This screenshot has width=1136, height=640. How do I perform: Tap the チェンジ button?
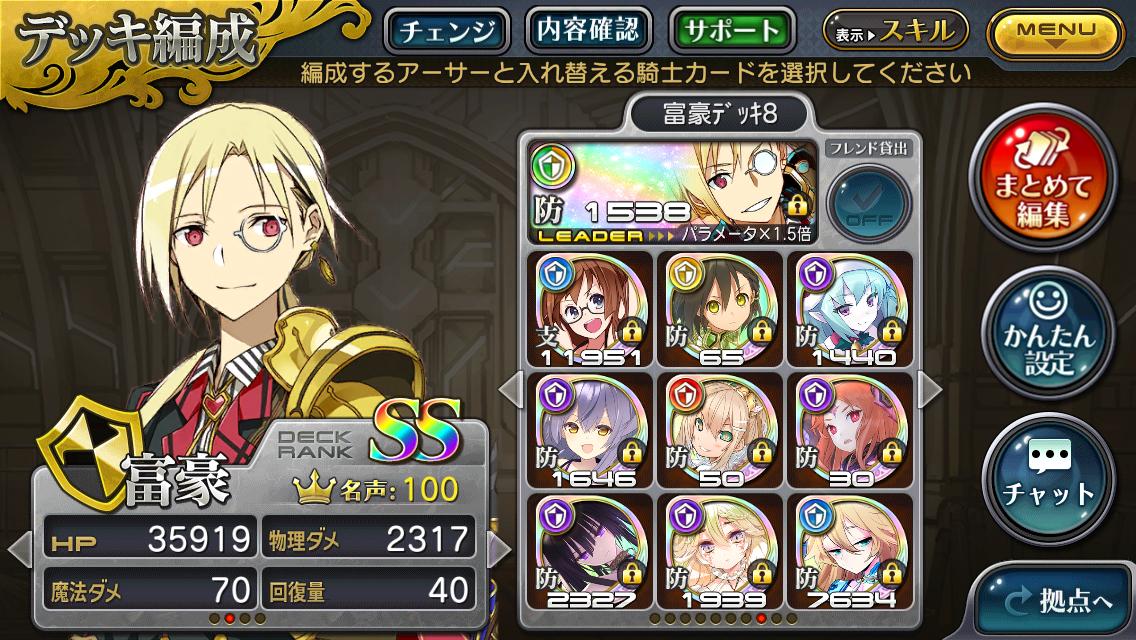pos(446,31)
